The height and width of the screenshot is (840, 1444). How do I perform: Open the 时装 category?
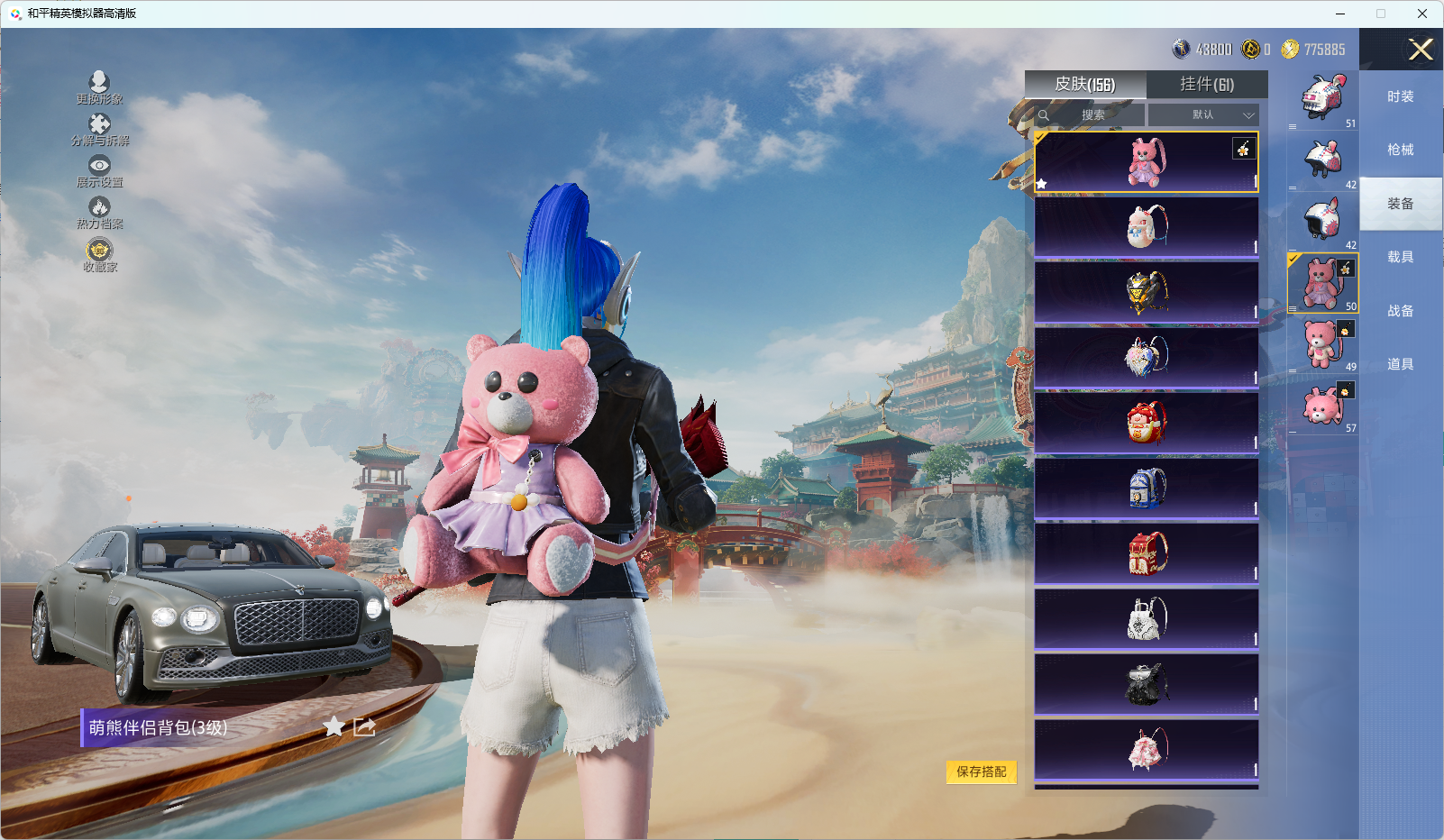[x=1400, y=96]
